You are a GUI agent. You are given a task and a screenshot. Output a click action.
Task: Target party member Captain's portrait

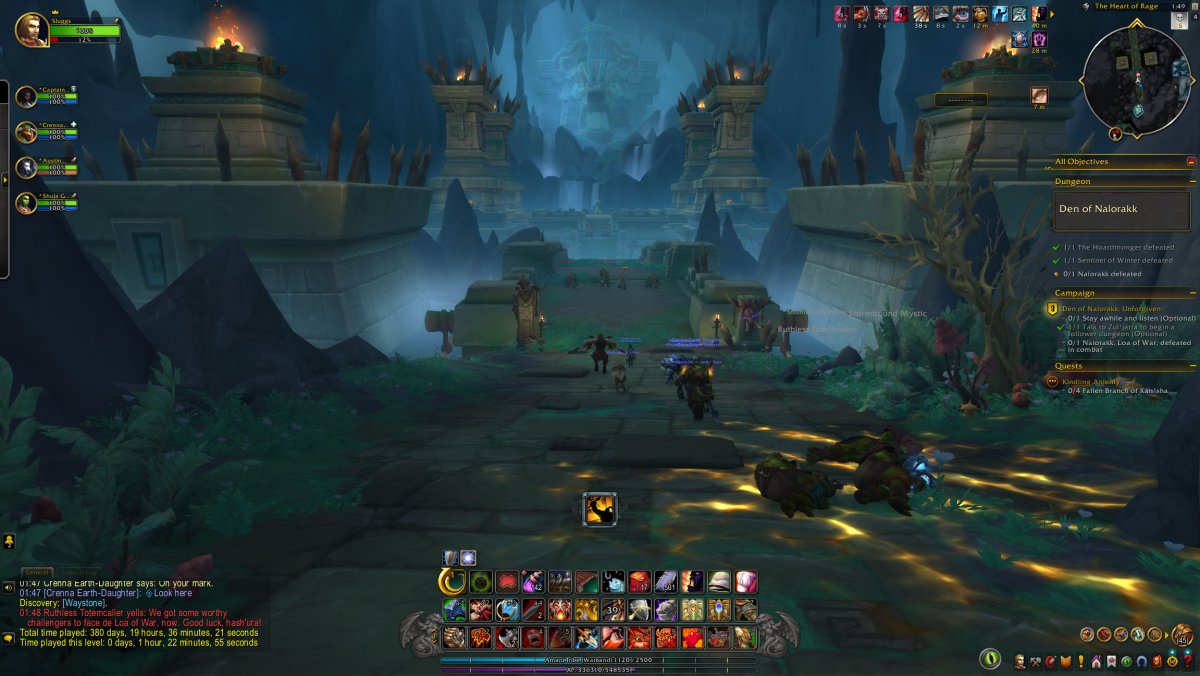click(26, 96)
